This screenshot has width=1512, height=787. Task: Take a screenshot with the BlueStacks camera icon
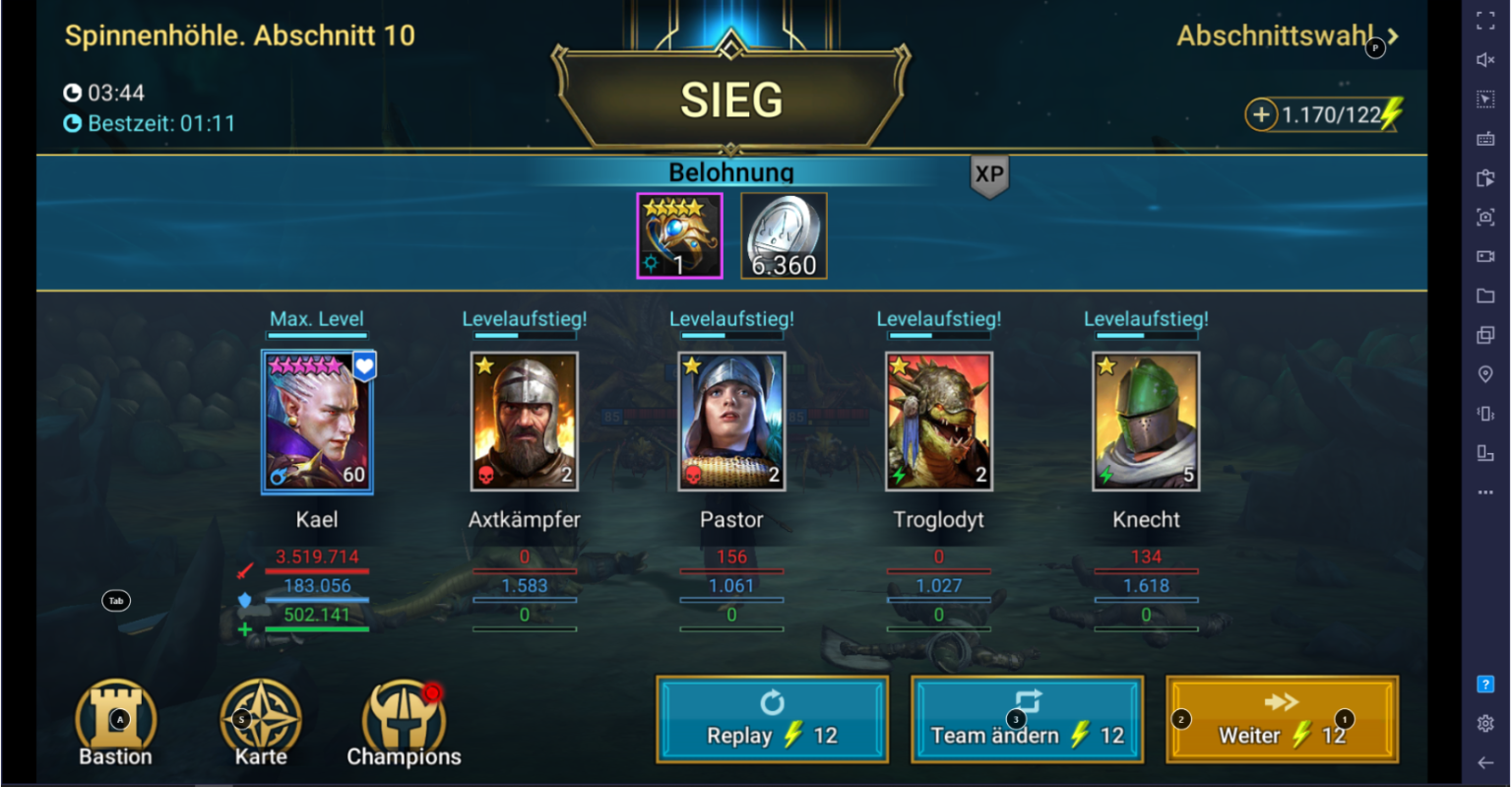click(x=1486, y=217)
